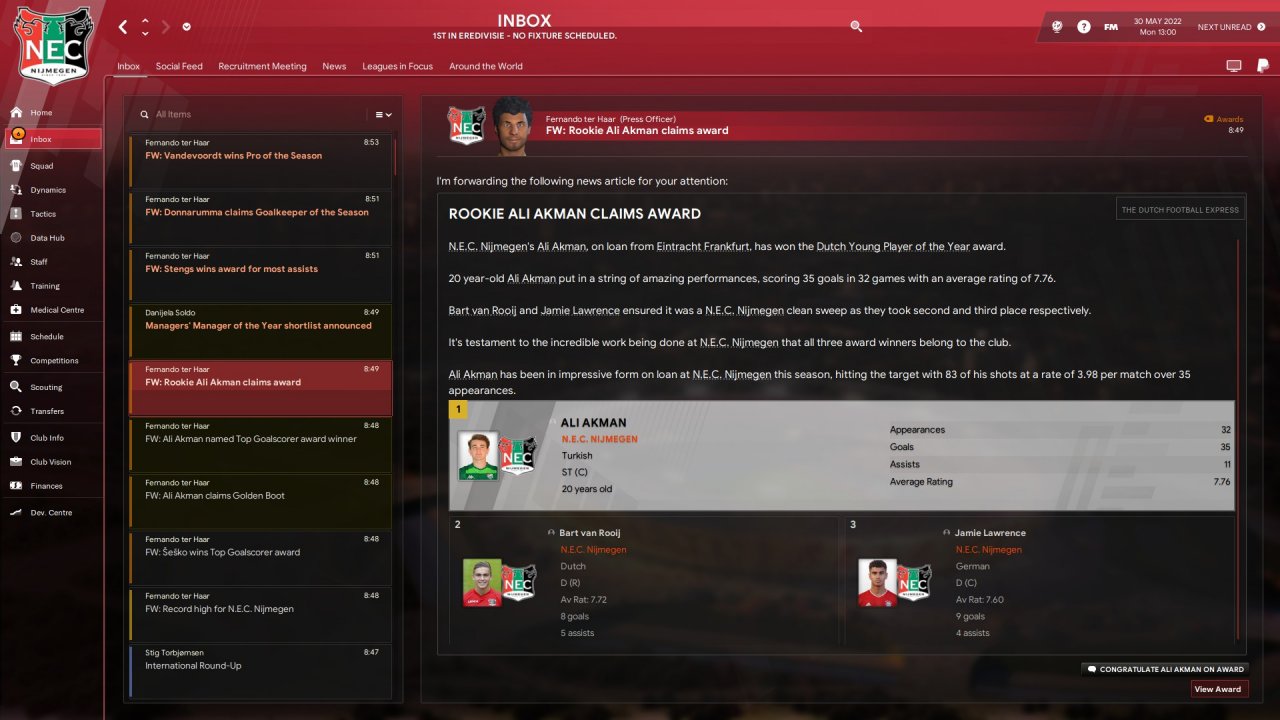1280x720 pixels.
Task: Open the Recruitment Meeting tab
Action: pyautogui.click(x=262, y=66)
